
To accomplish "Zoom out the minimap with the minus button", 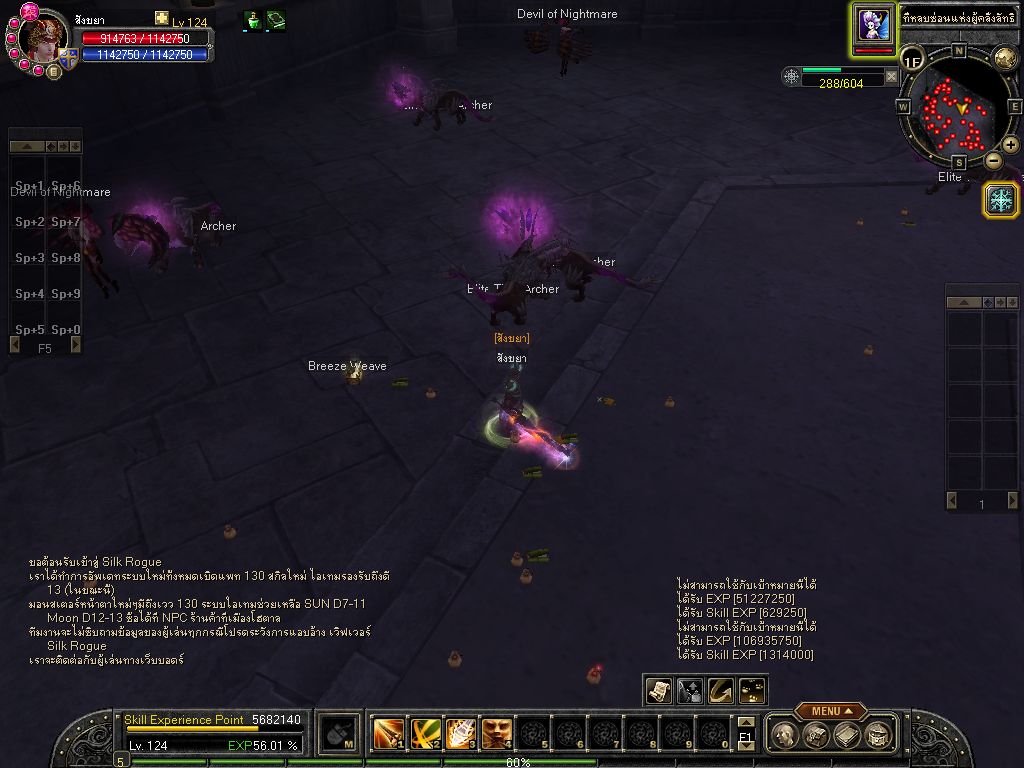I will [x=993, y=160].
